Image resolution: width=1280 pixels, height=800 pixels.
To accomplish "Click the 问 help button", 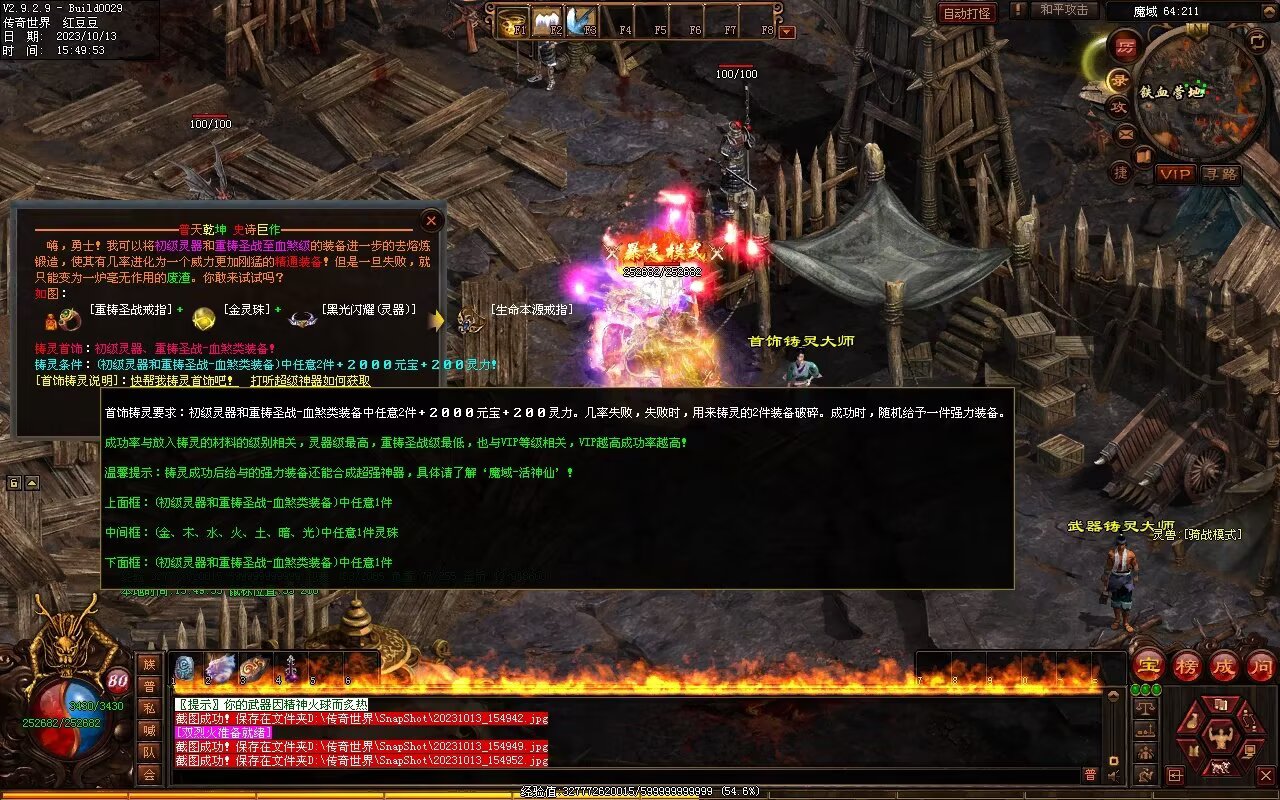I will (1260, 665).
